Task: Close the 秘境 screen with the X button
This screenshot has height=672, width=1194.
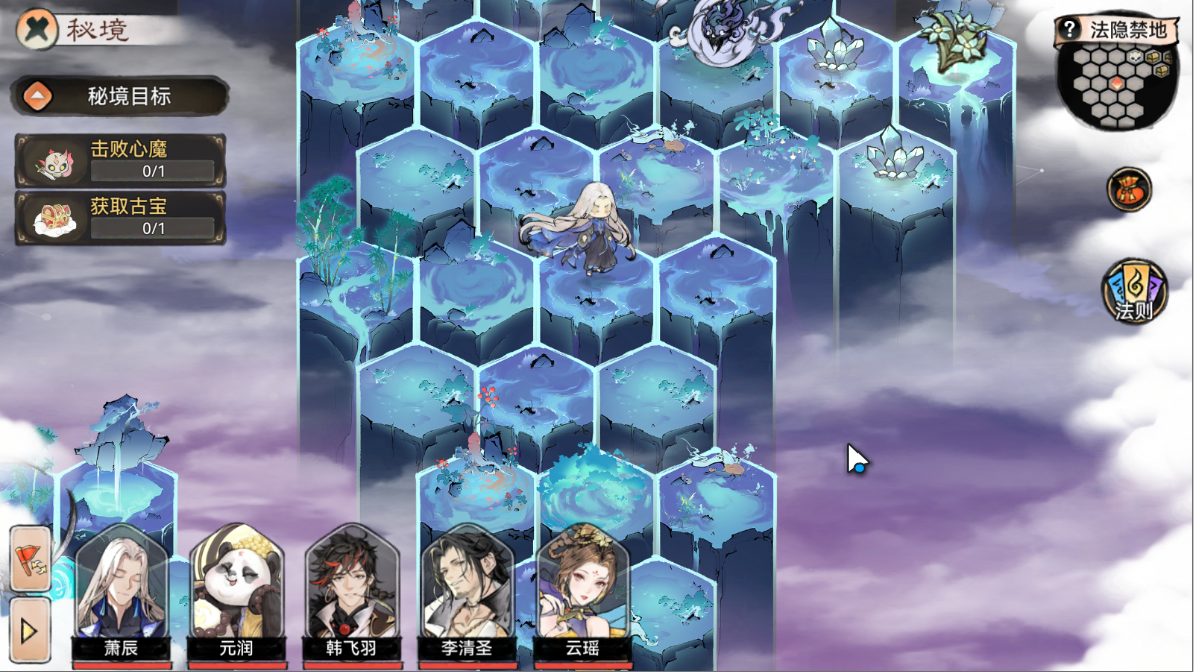Action: (x=36, y=28)
